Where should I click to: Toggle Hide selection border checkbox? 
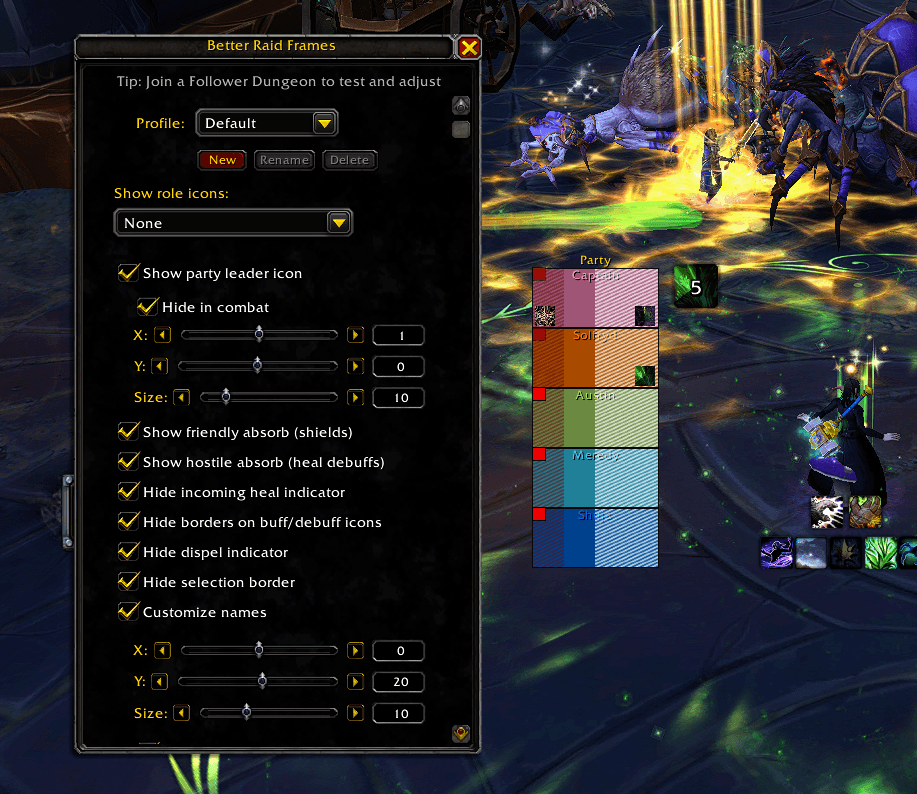click(128, 582)
